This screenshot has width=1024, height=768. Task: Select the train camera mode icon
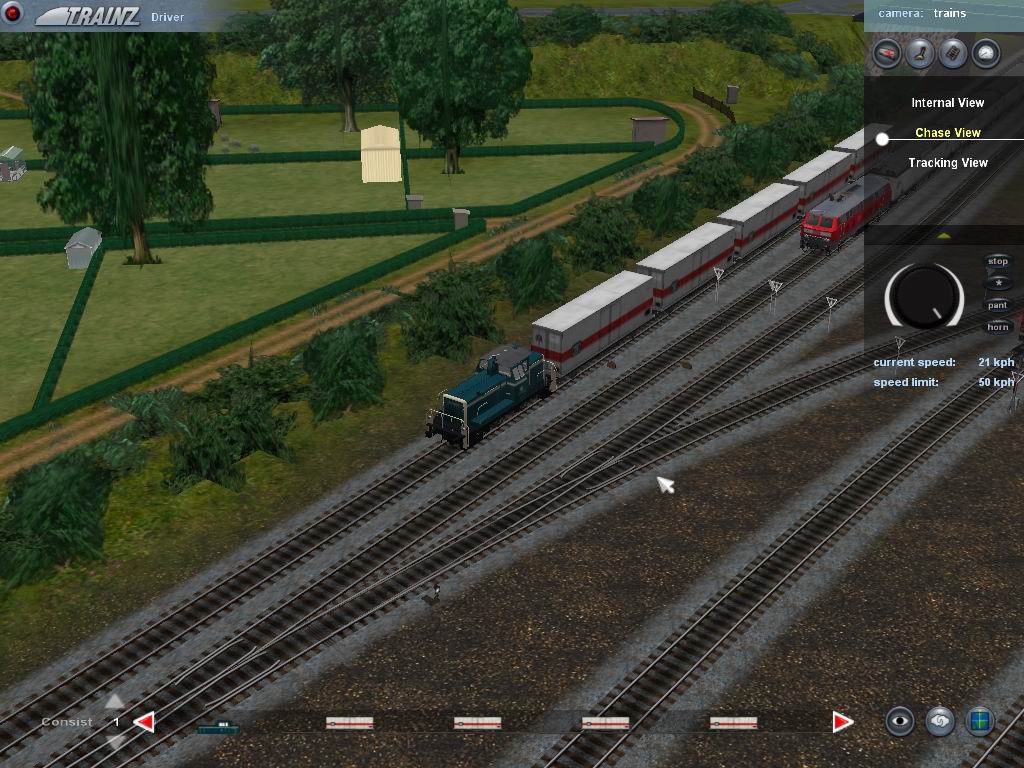coord(887,53)
